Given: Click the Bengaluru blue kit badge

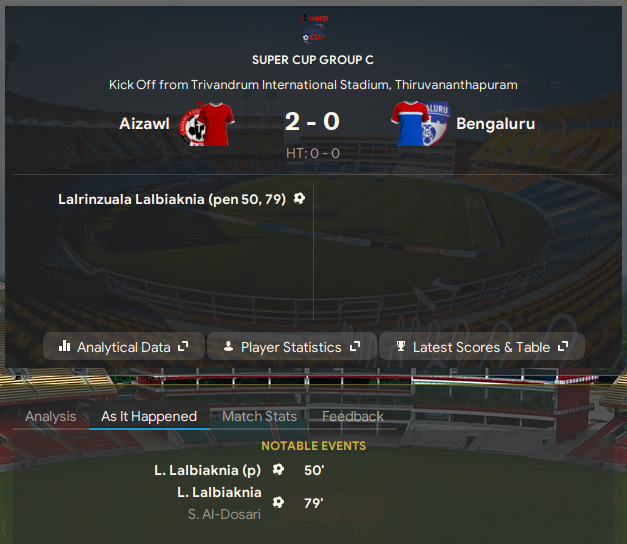Looking at the screenshot, I should [418, 124].
